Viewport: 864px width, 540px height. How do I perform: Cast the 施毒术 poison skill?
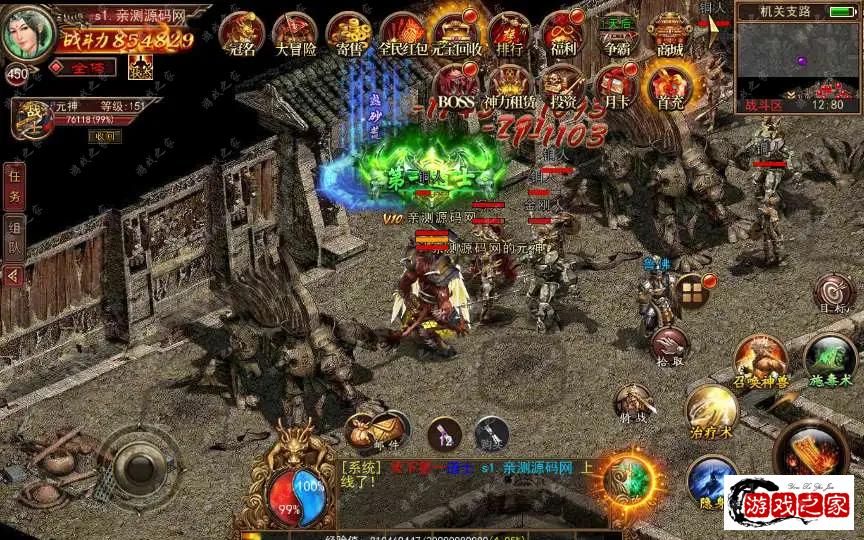829,359
